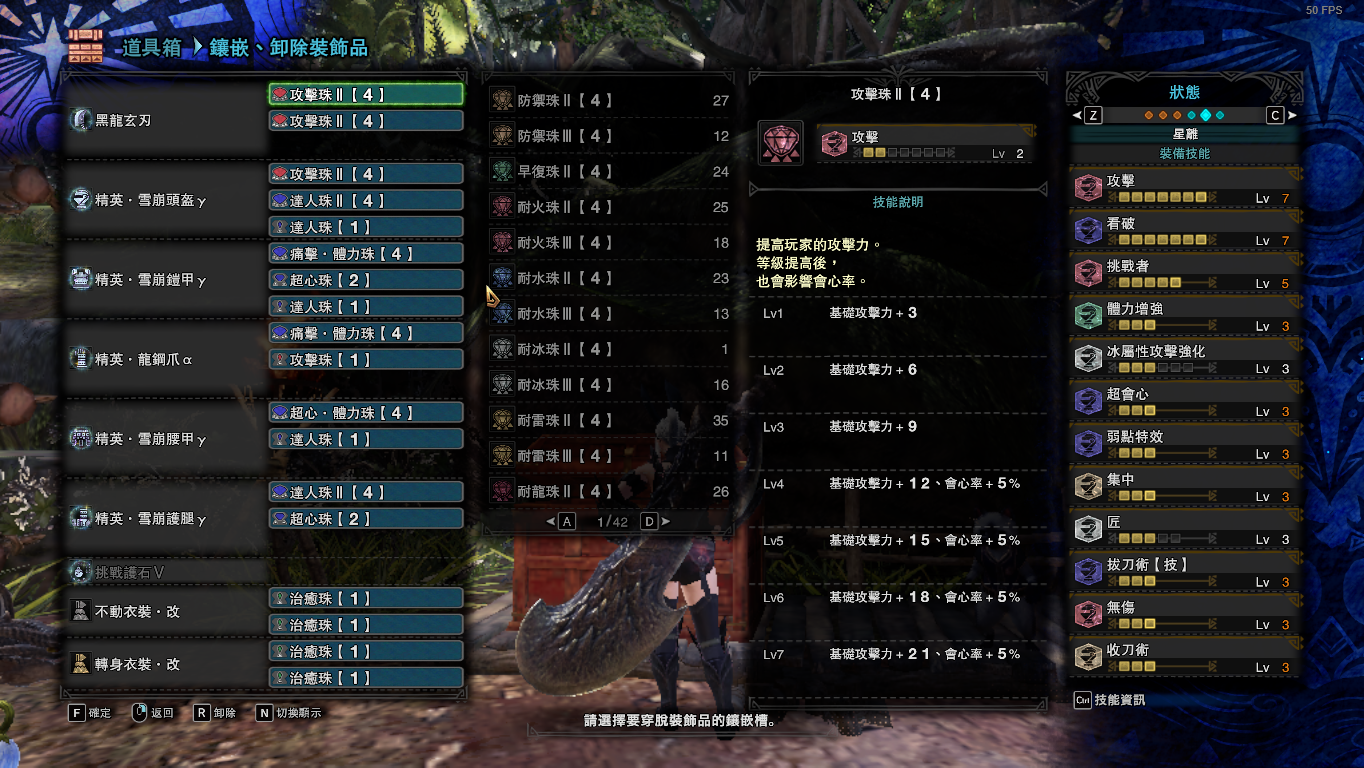
Task: Select the 弱點特效 skill entry
Action: [x=1184, y=443]
